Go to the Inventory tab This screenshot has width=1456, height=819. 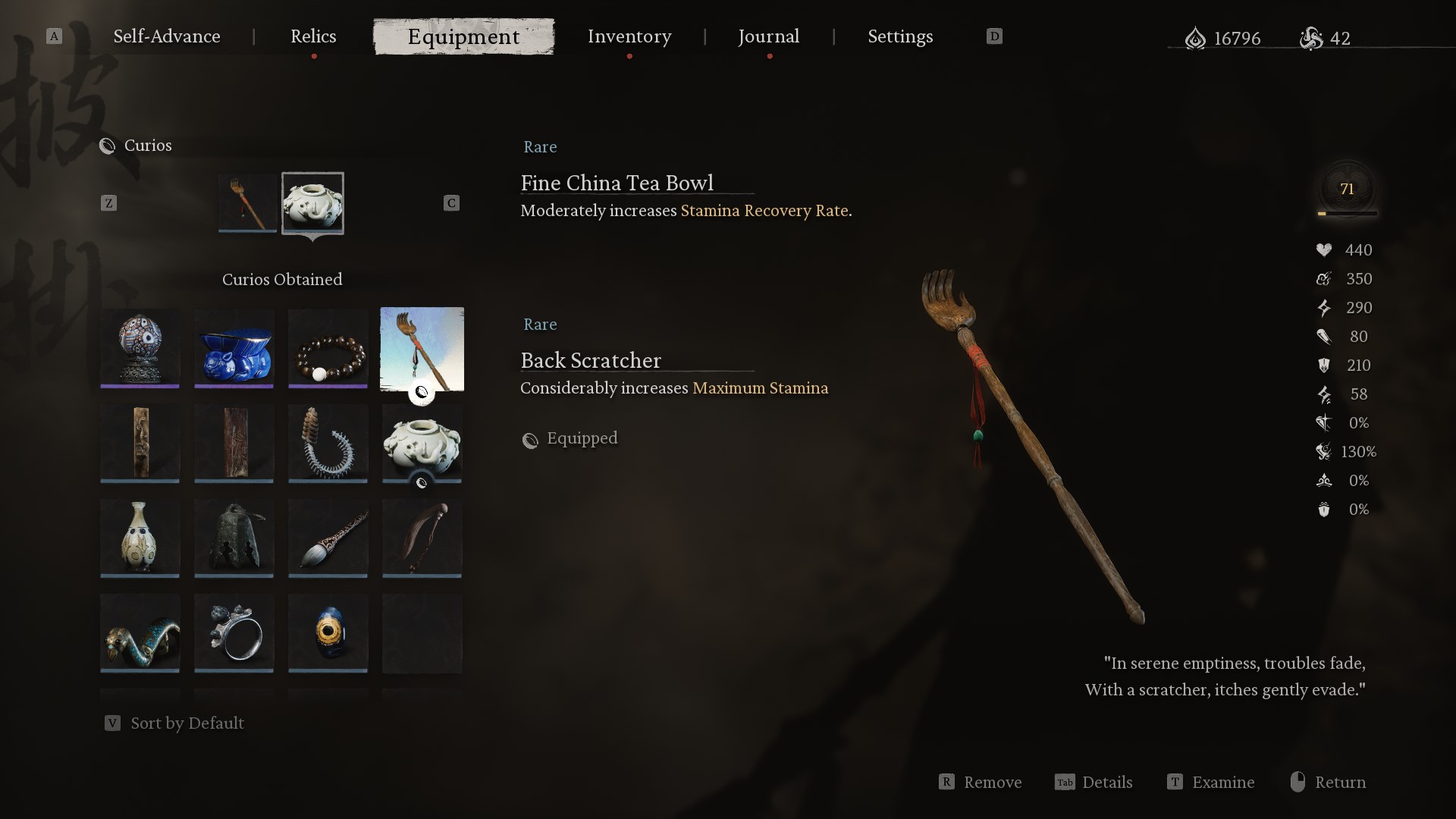point(629,36)
